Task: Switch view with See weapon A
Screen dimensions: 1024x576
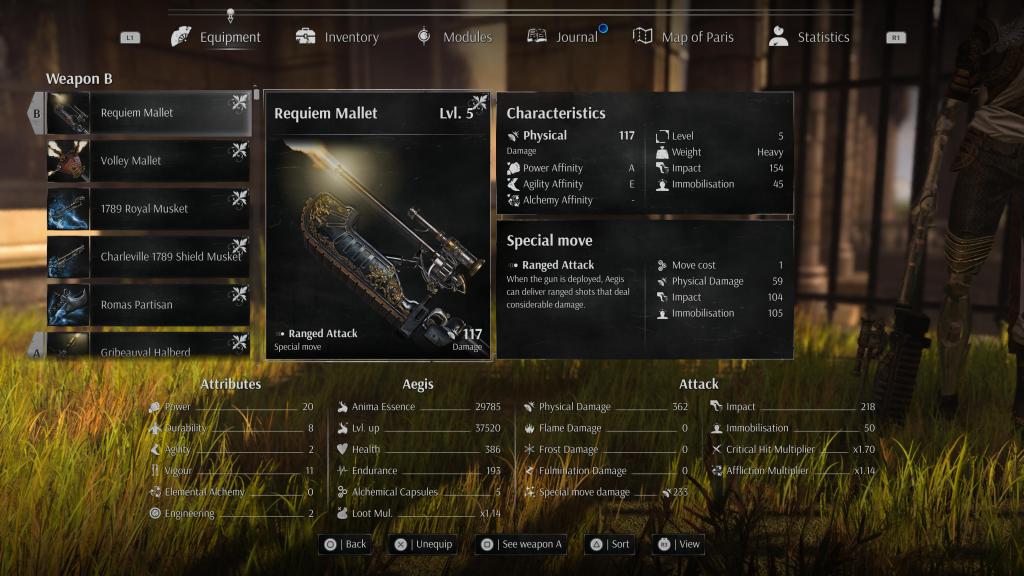Action: pos(520,544)
